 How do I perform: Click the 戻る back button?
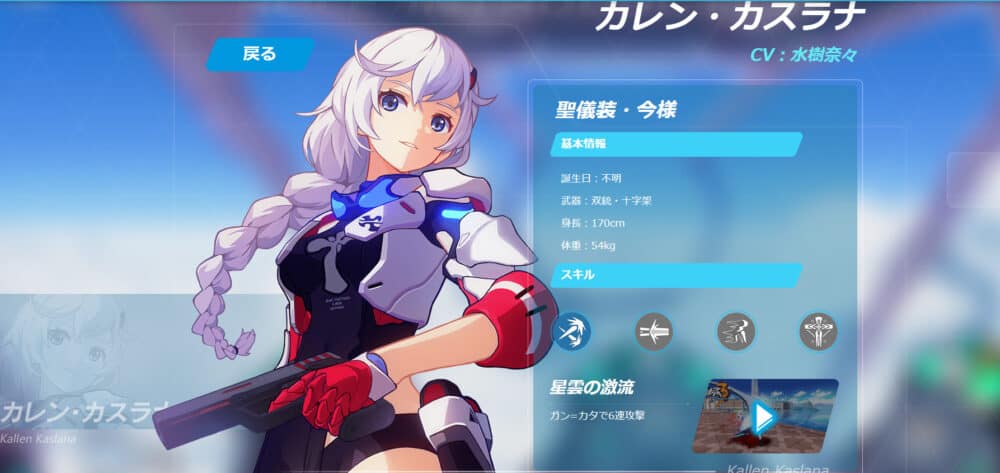point(260,54)
